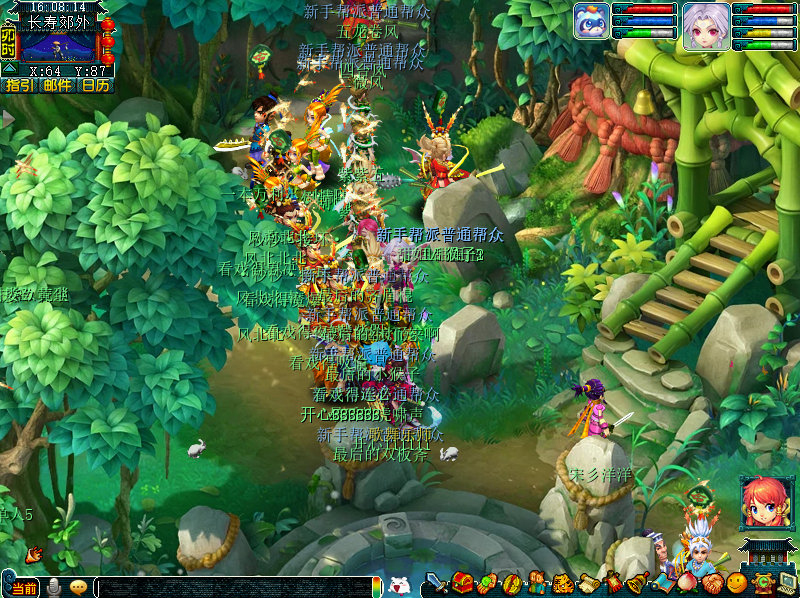Open the speech bubble chat options

coord(78,587)
